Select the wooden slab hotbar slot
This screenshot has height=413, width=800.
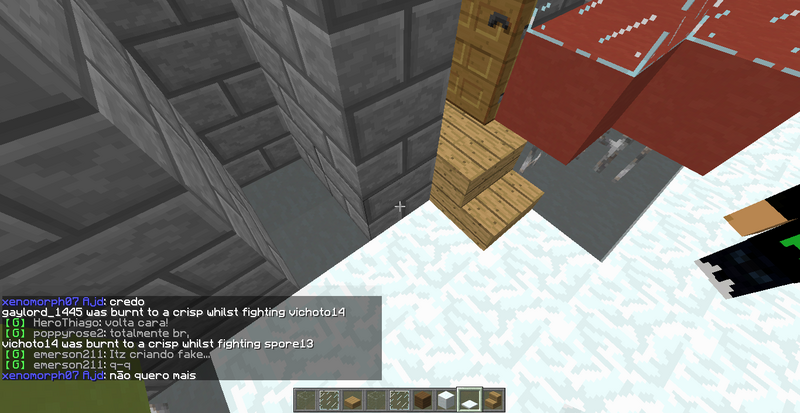(351, 401)
